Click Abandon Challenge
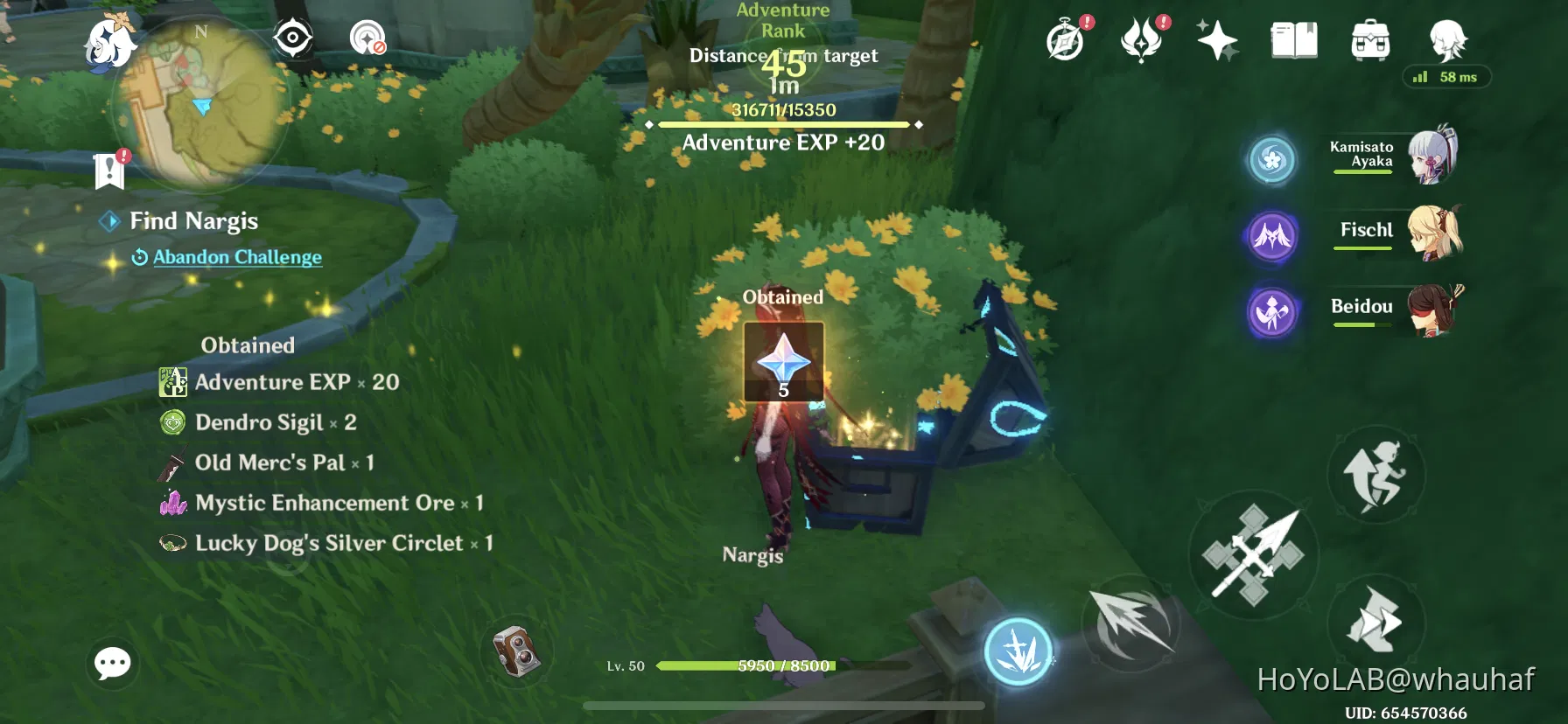 pos(237,257)
